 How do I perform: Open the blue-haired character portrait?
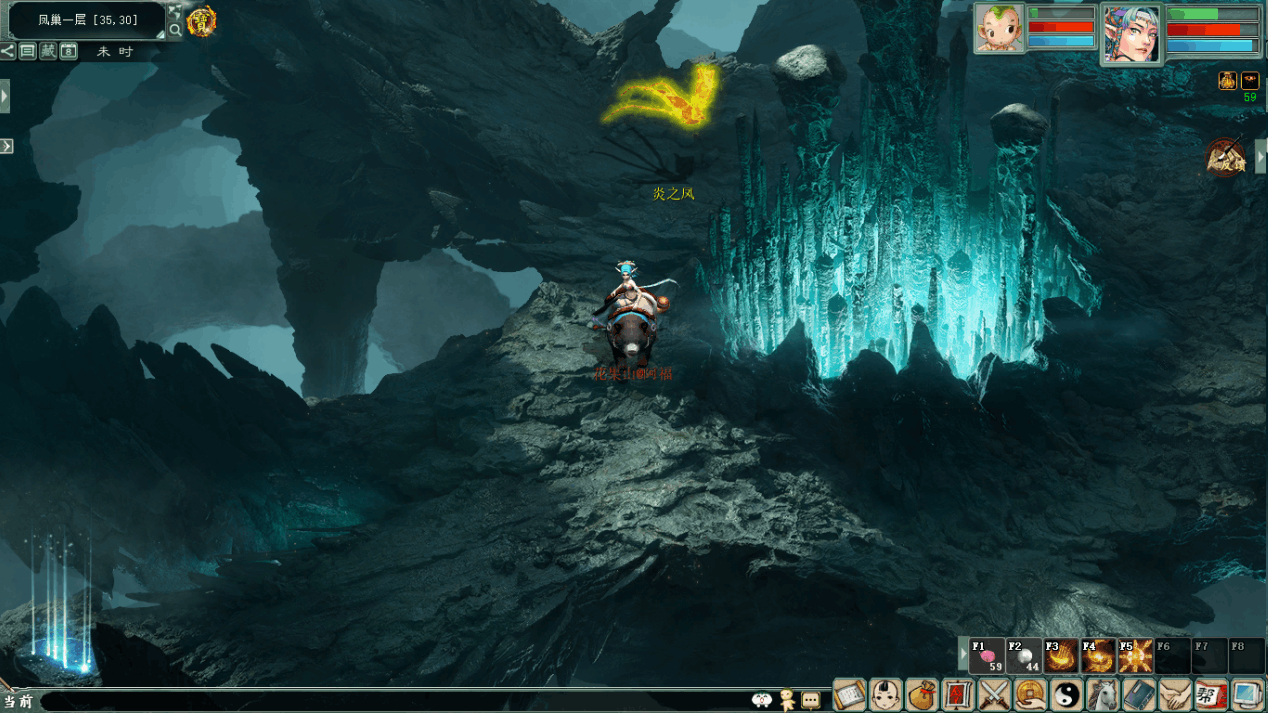tap(1131, 33)
